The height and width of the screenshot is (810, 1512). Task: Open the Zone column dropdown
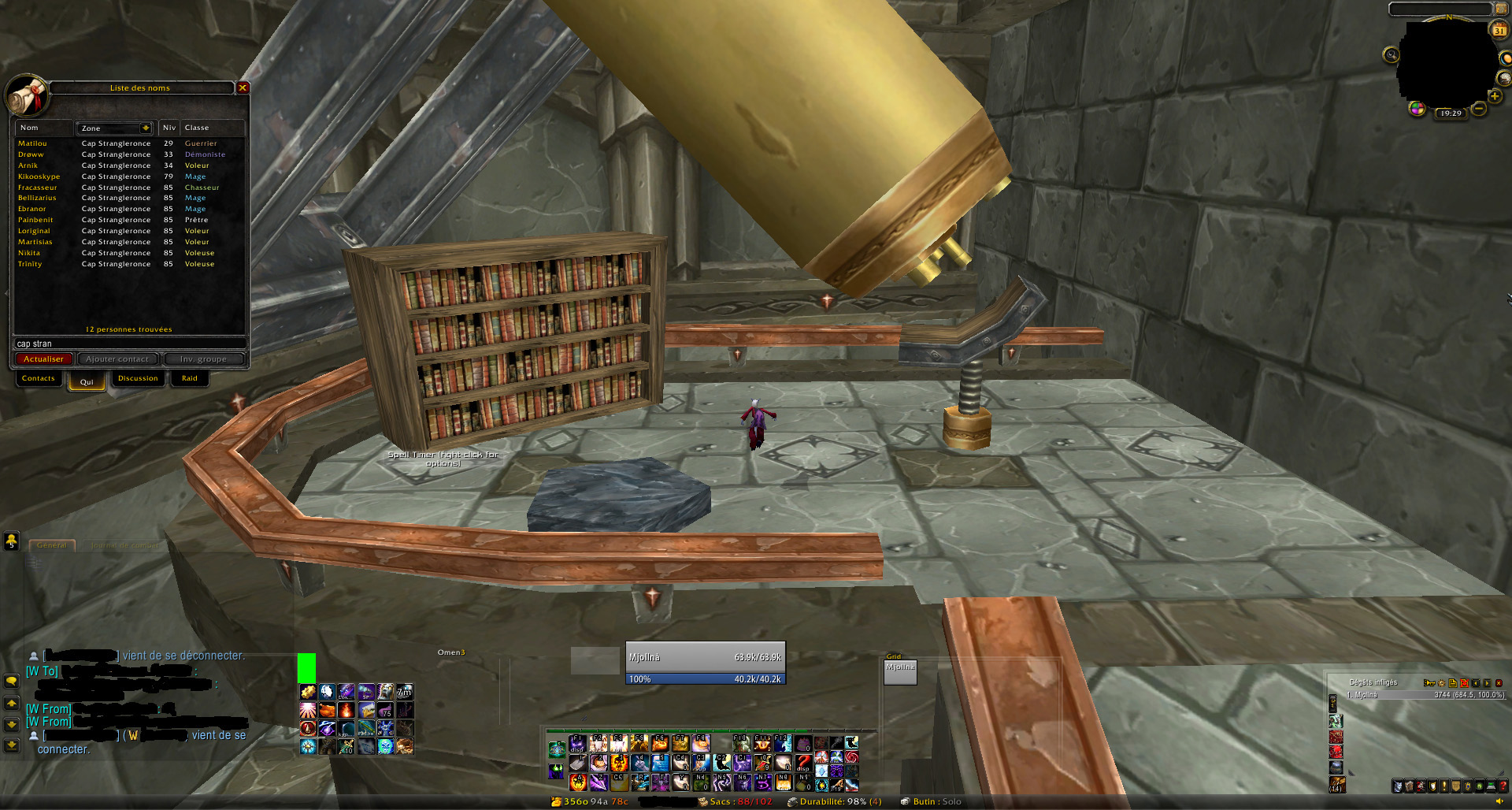[146, 128]
